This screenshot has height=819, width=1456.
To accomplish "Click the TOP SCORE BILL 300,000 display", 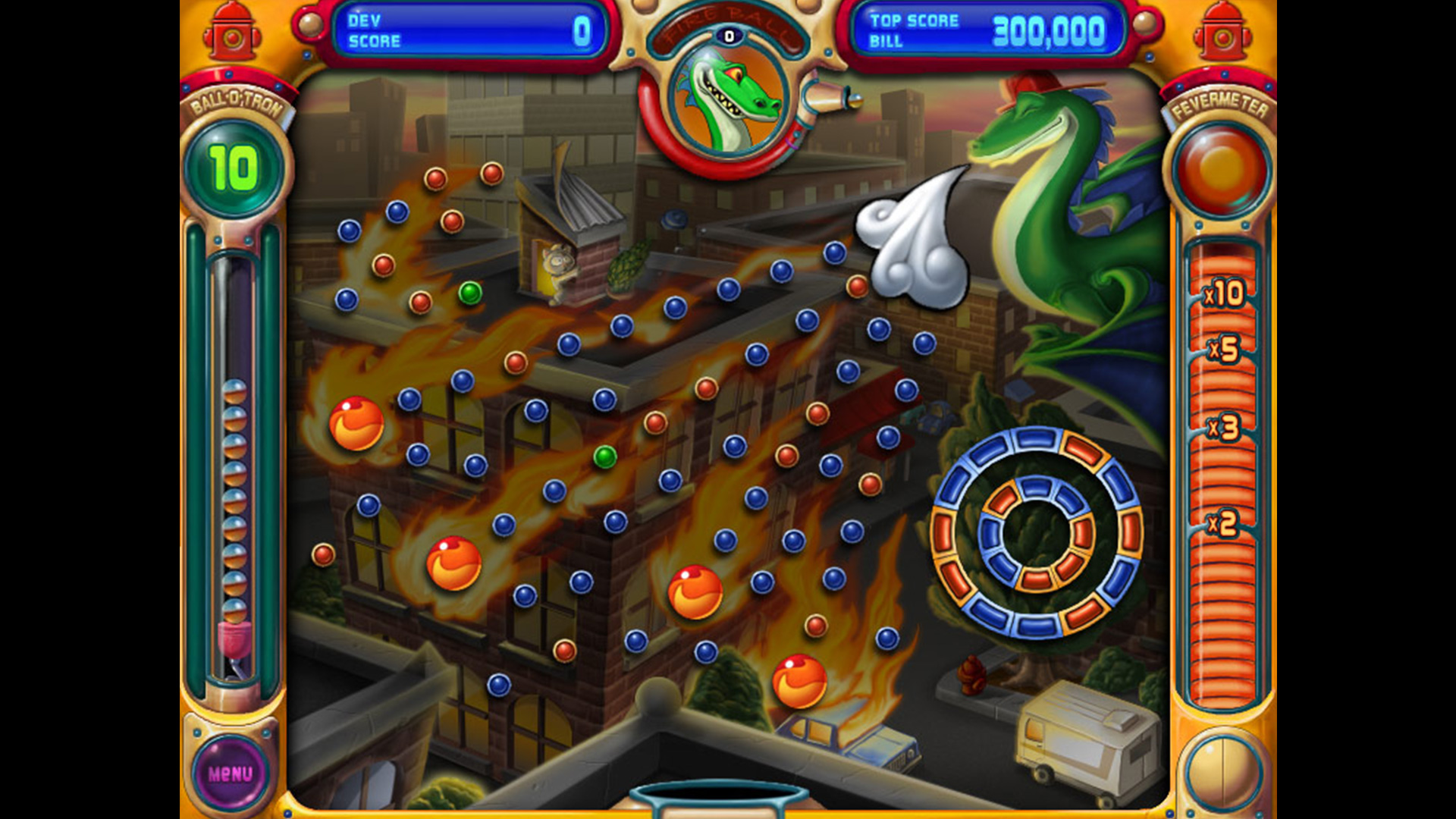I will pos(986,30).
